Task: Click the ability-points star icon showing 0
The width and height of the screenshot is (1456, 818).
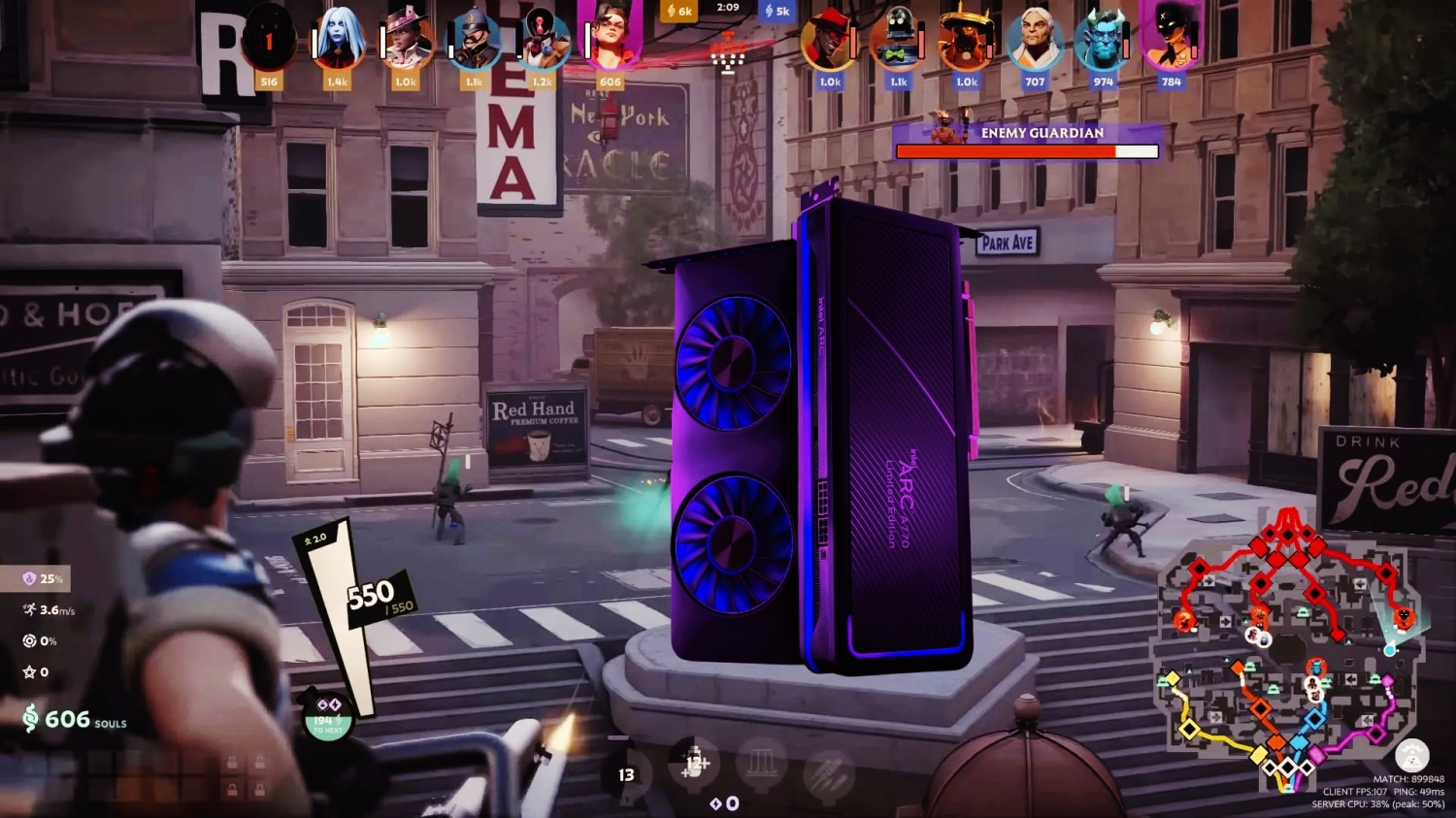Action: click(x=28, y=671)
